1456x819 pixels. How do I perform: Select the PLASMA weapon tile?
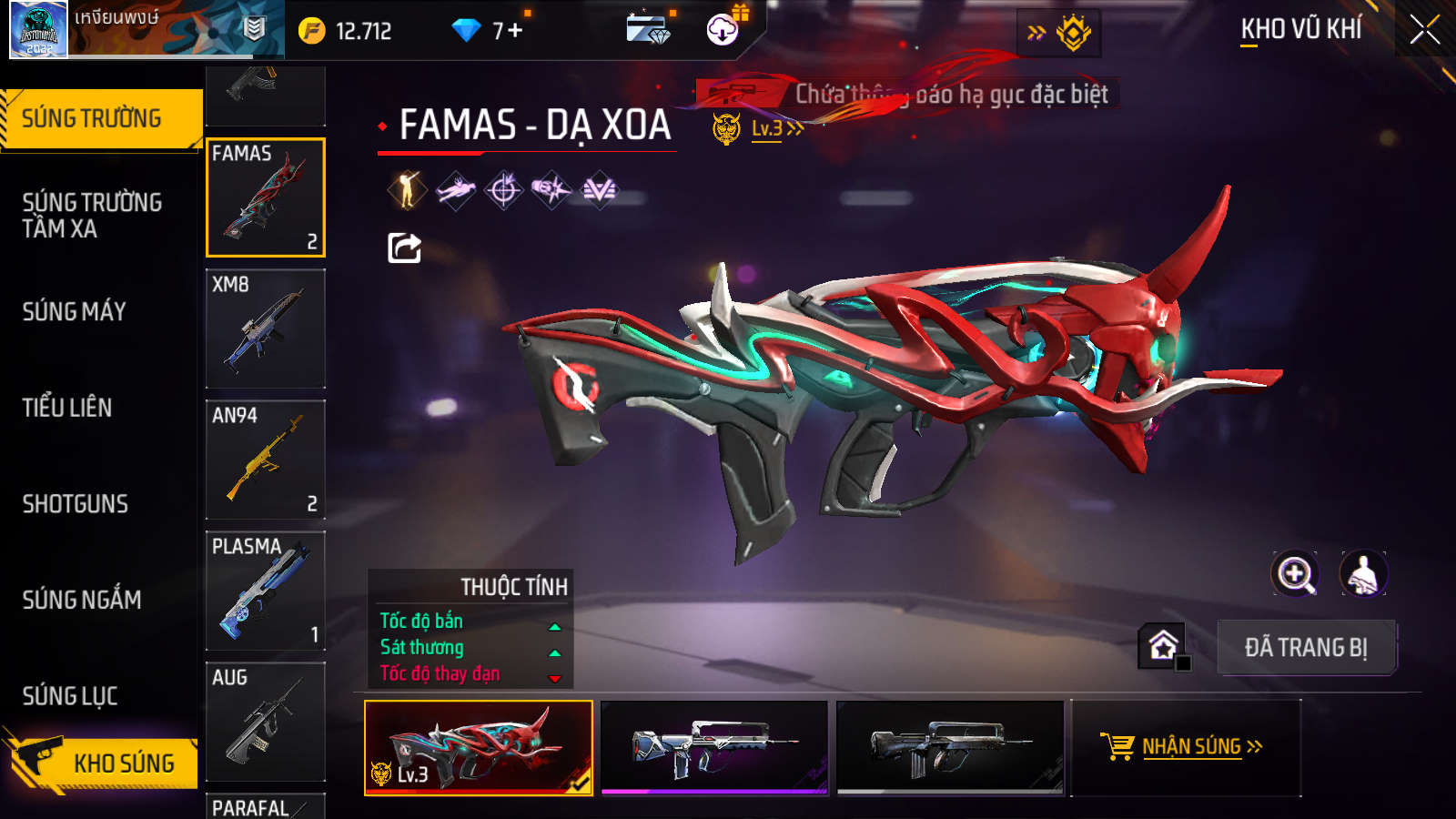[266, 591]
